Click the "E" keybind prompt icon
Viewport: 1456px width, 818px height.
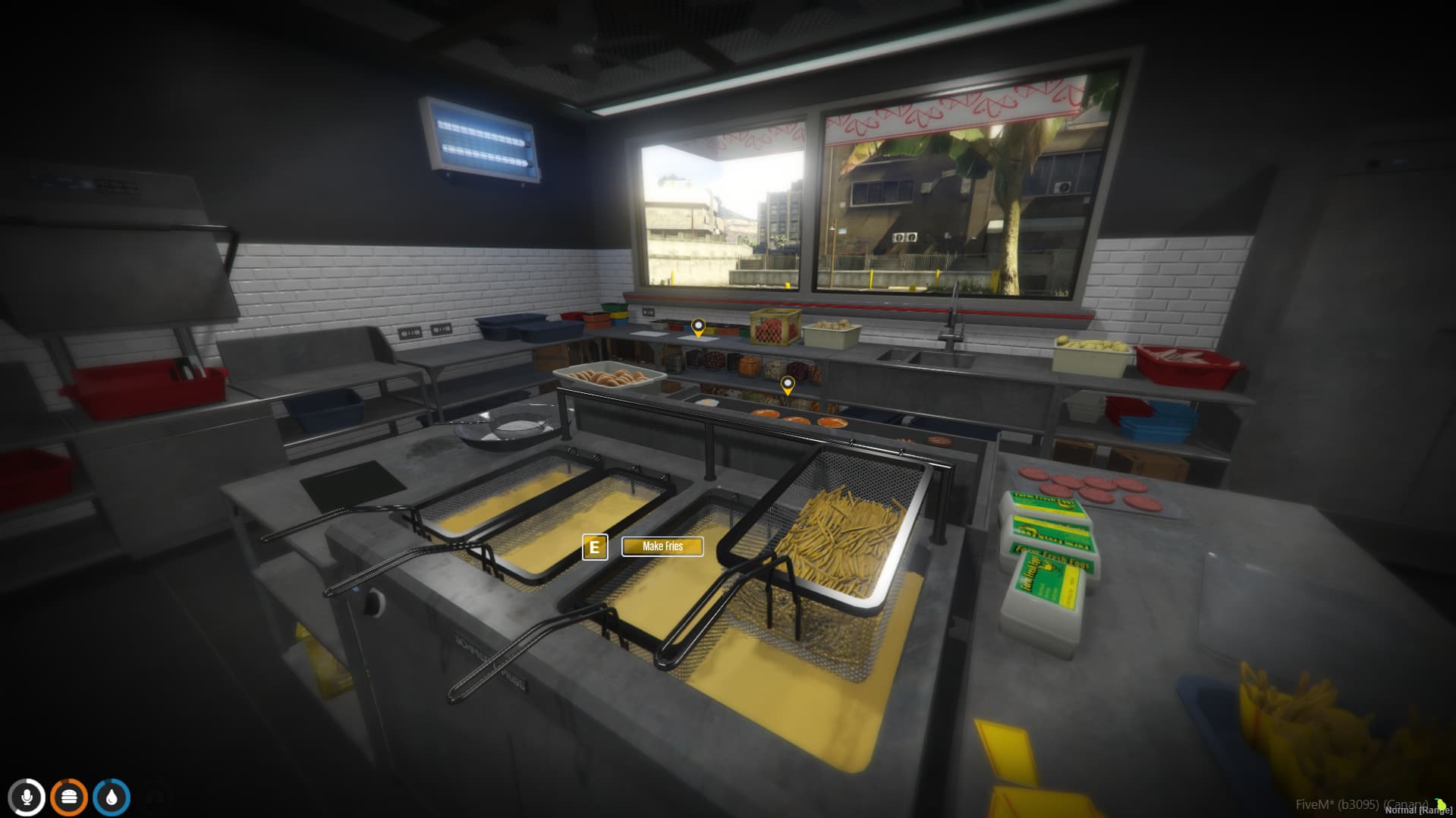pos(594,546)
